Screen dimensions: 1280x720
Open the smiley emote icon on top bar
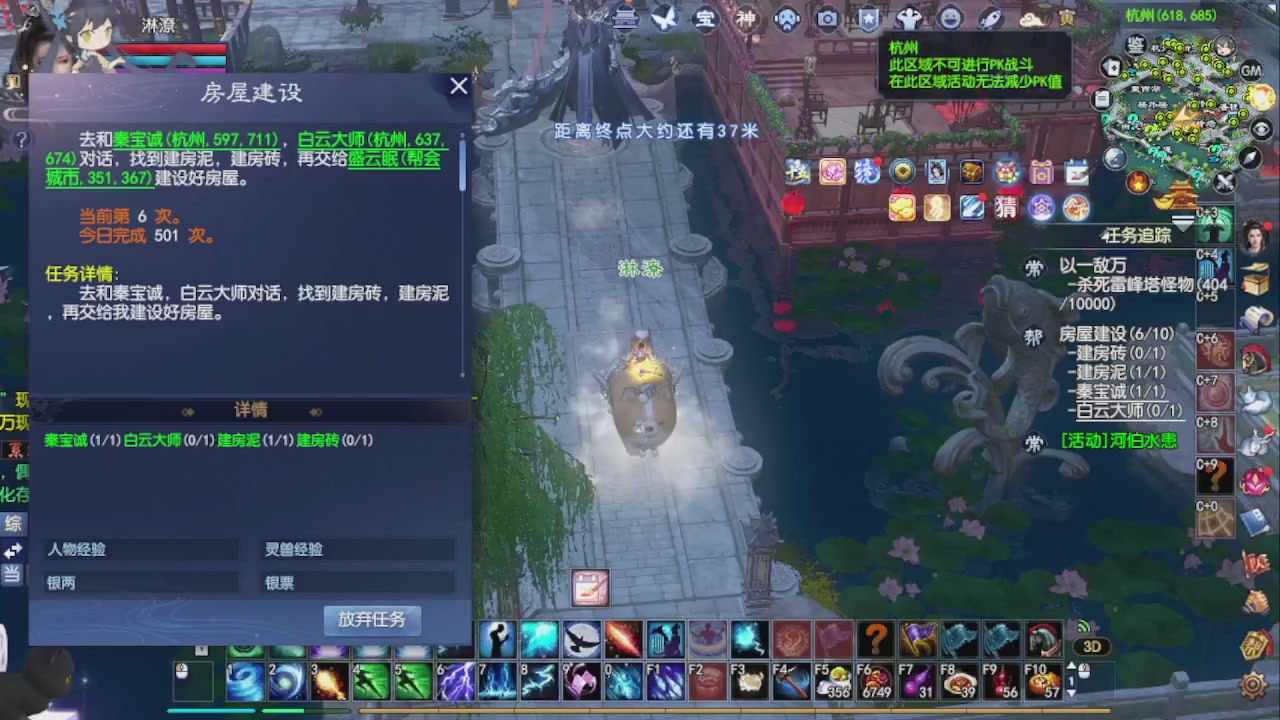tap(950, 19)
